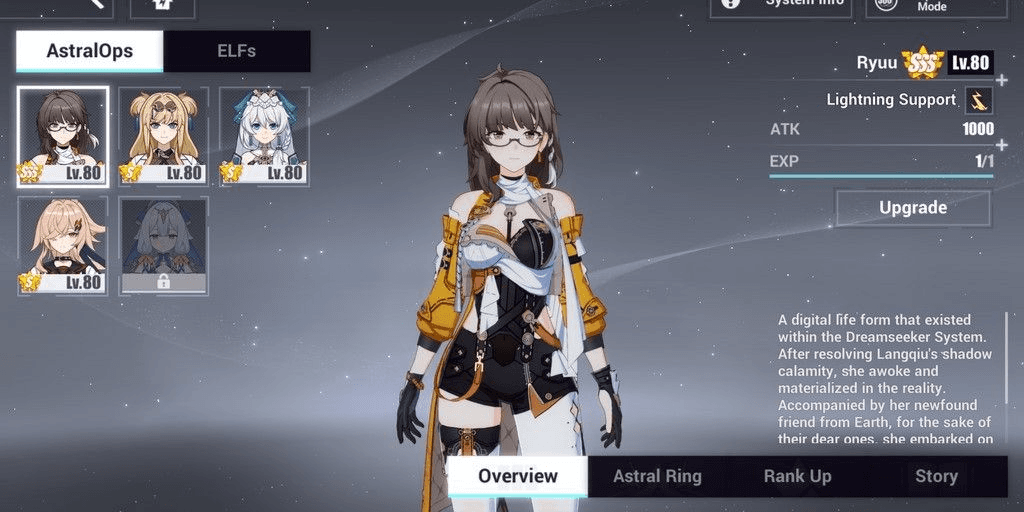
Task: Open the System Info button
Action: click(782, 4)
